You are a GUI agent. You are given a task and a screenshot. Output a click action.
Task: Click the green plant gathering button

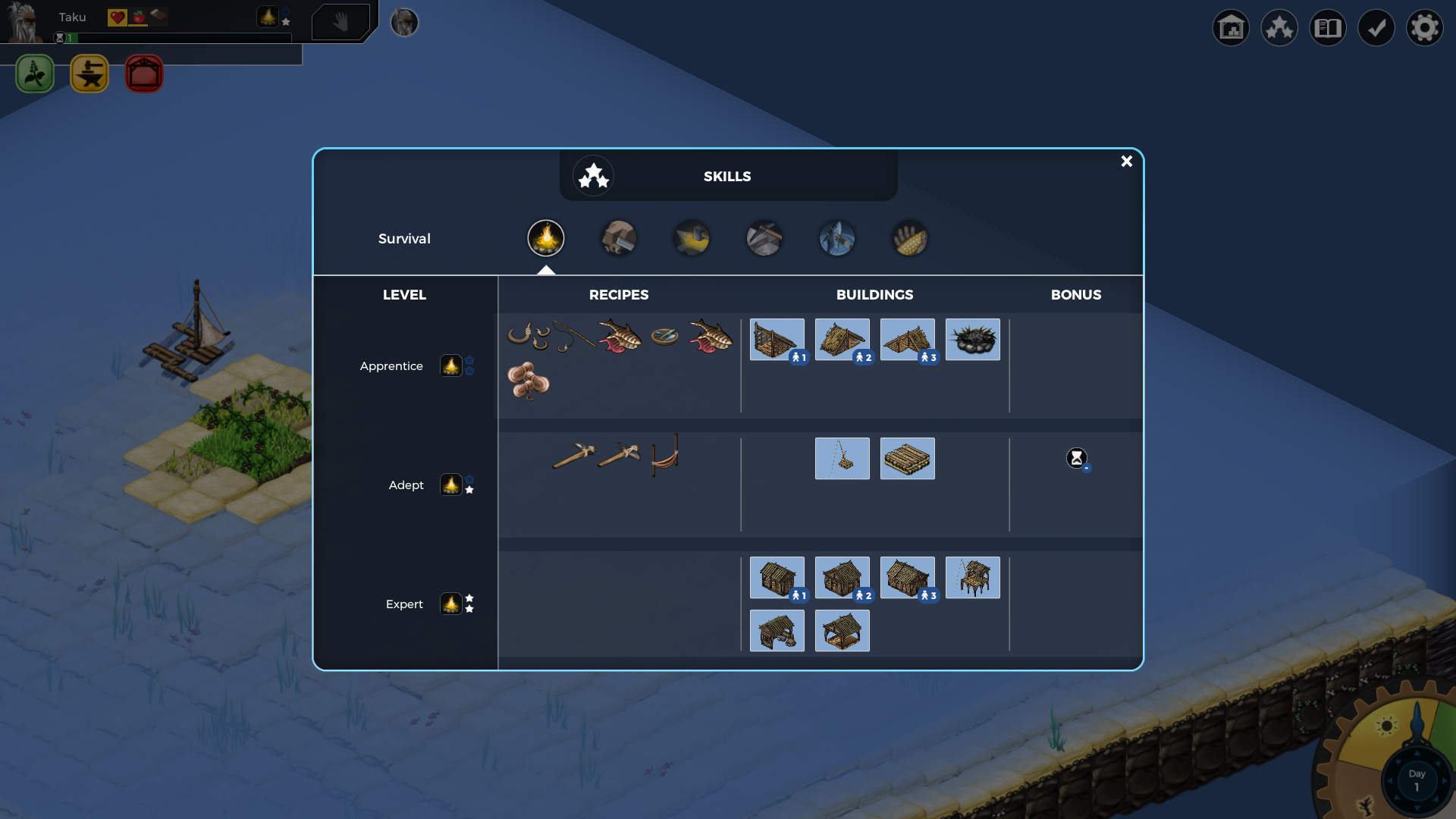click(x=35, y=74)
